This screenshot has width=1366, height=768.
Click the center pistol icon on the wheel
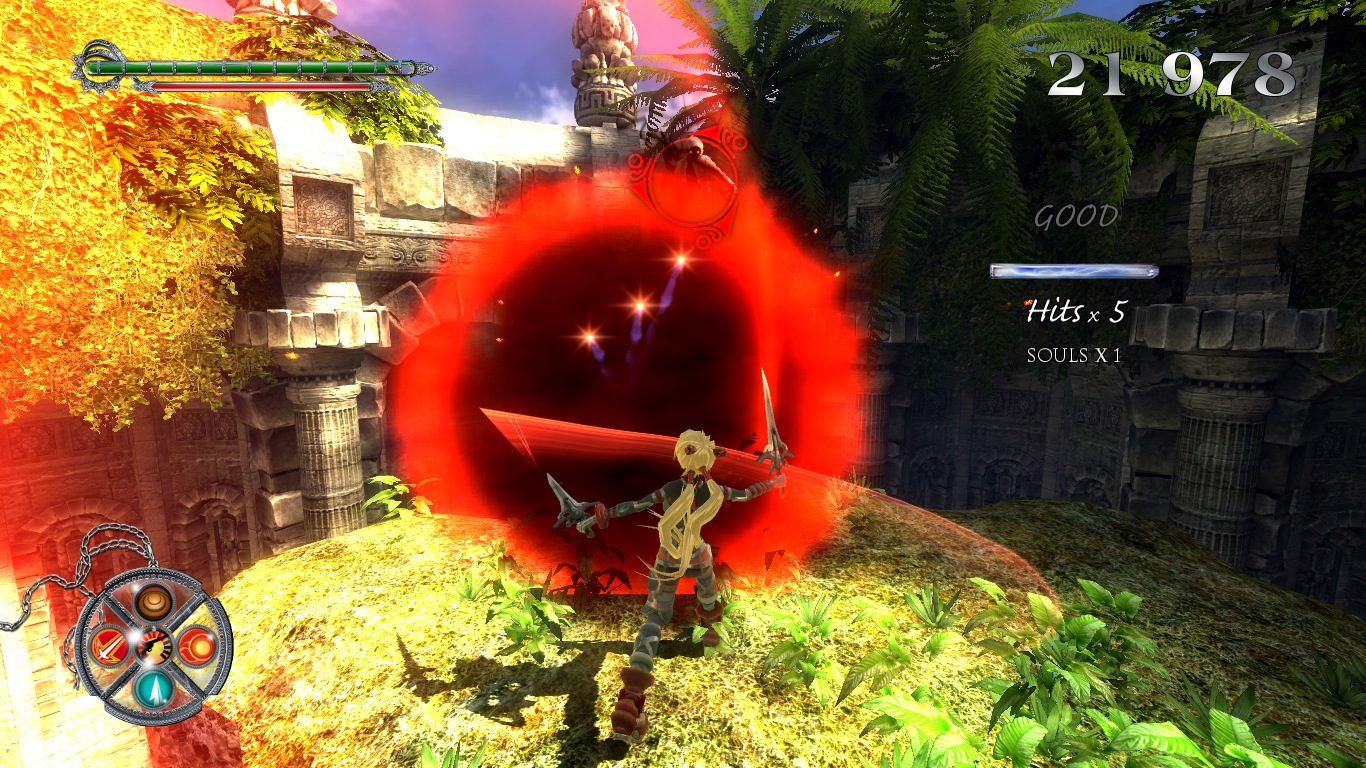tap(153, 646)
